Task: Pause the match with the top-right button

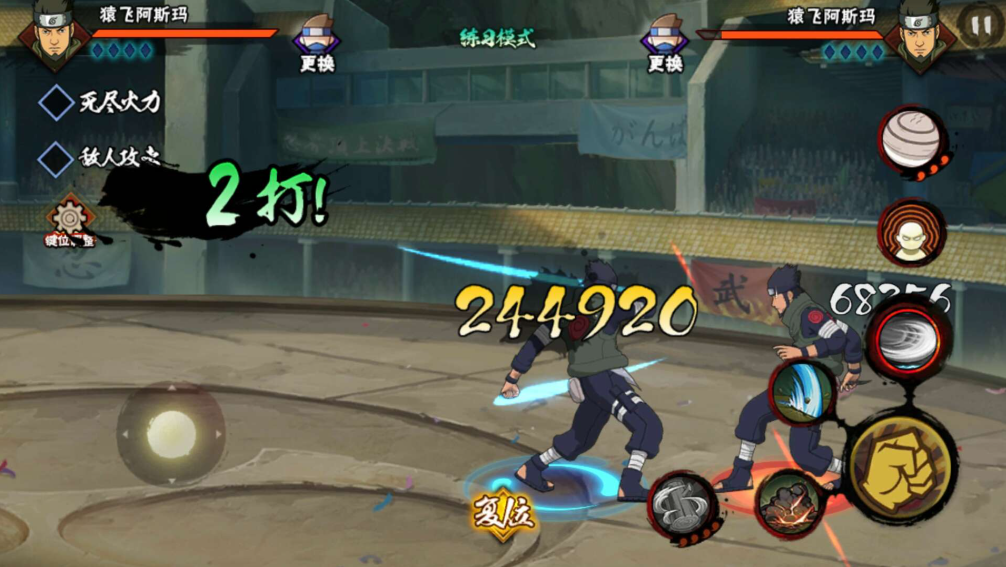Action: click(x=977, y=22)
